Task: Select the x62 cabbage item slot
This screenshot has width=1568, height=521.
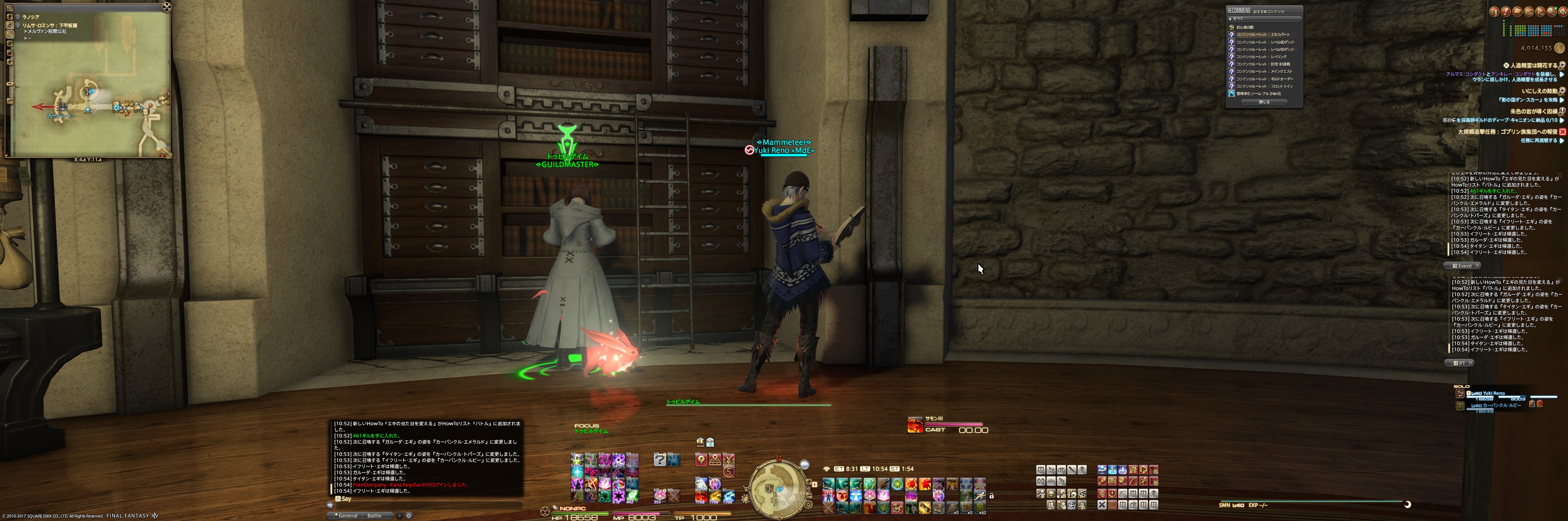Action: (x=979, y=508)
